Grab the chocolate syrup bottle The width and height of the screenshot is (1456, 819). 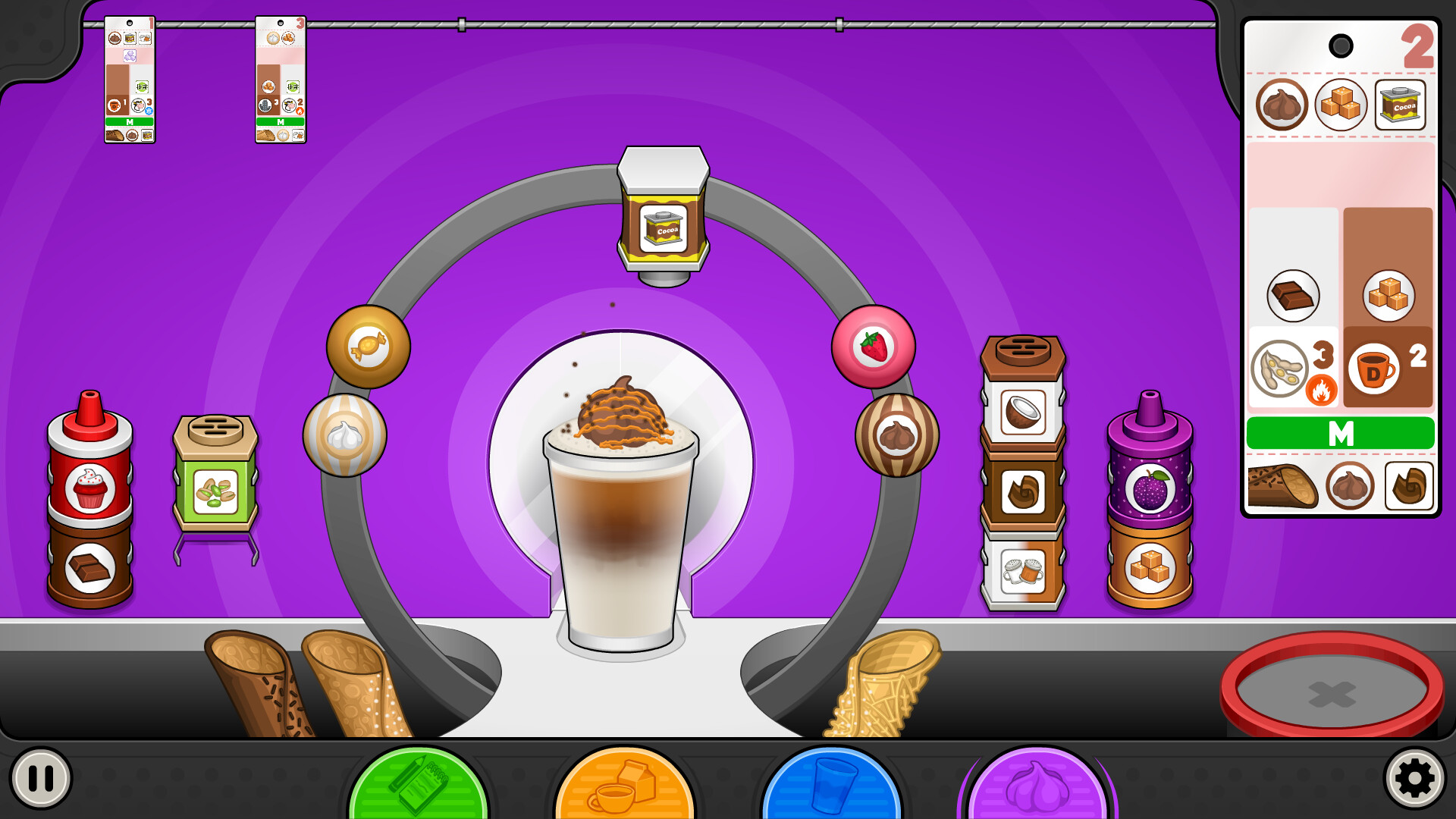90,566
